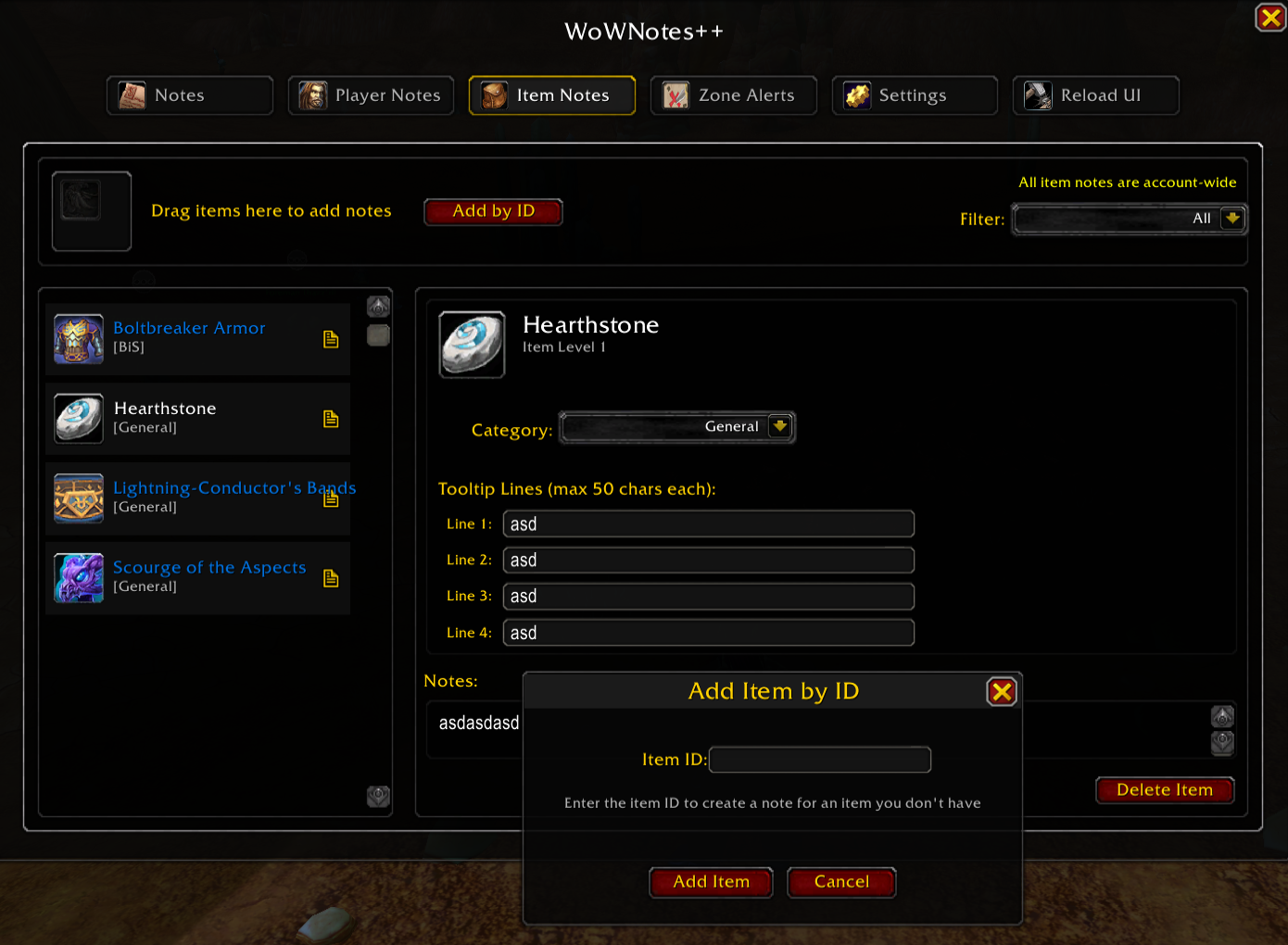
Task: Open the Category dropdown showing General
Action: (x=676, y=427)
